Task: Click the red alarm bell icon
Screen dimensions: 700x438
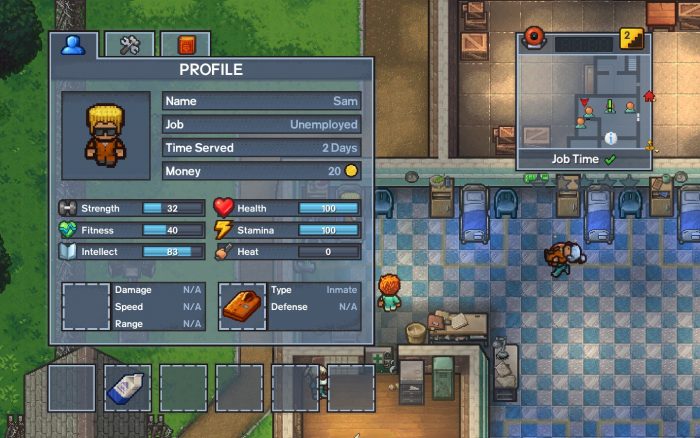Action: pos(535,40)
